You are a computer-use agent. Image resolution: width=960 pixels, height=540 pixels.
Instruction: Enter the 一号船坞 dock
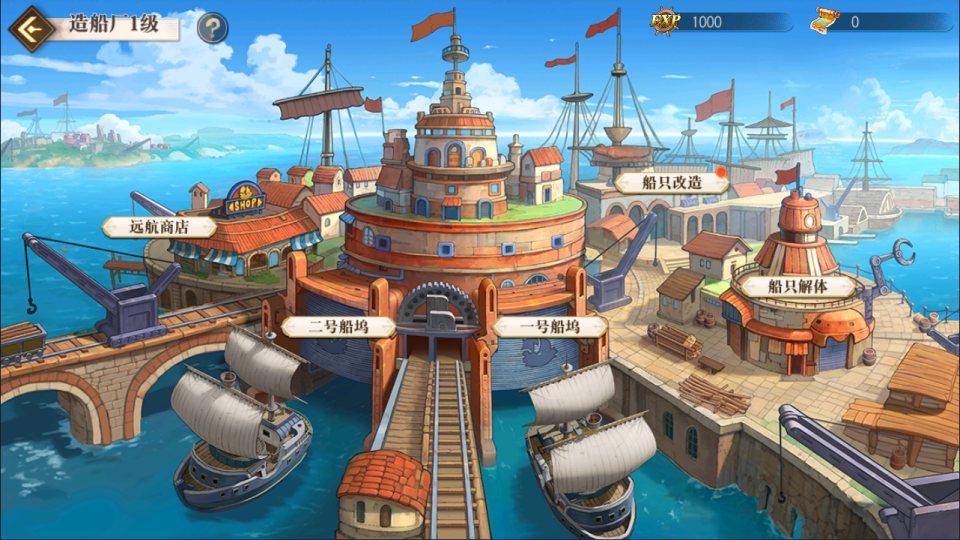[x=550, y=326]
